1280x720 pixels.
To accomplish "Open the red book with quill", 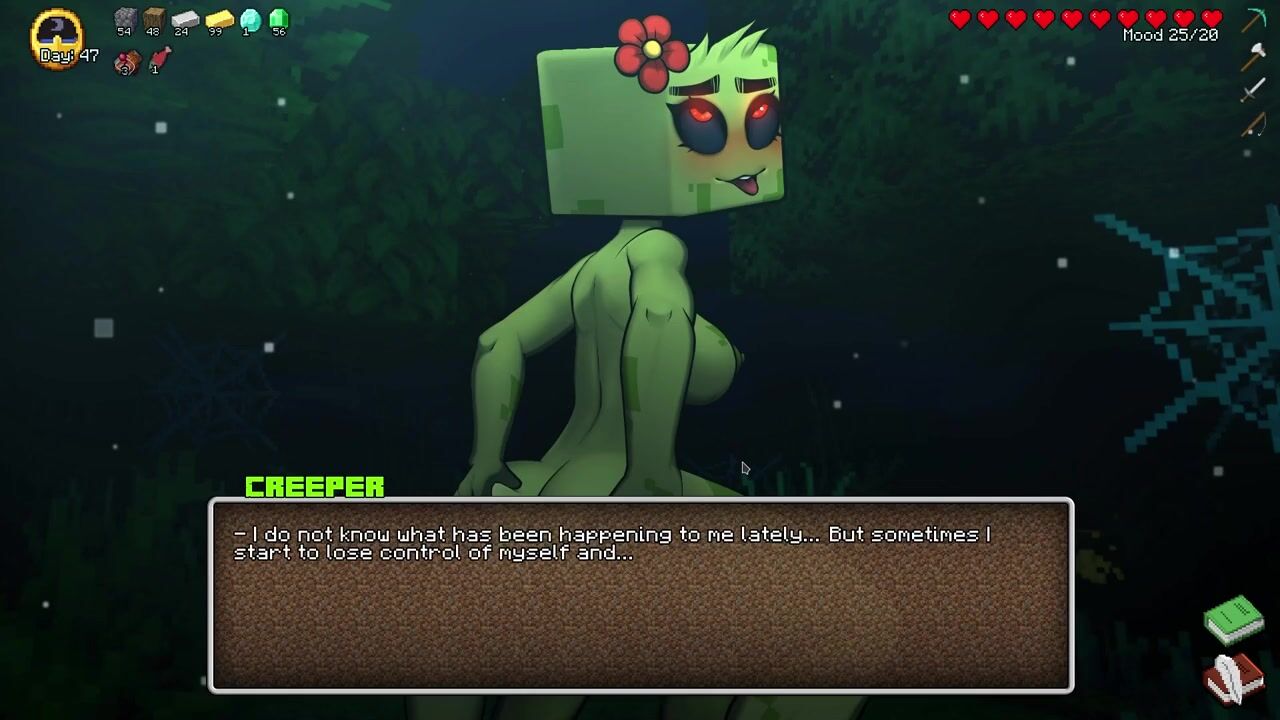I will tap(1234, 679).
